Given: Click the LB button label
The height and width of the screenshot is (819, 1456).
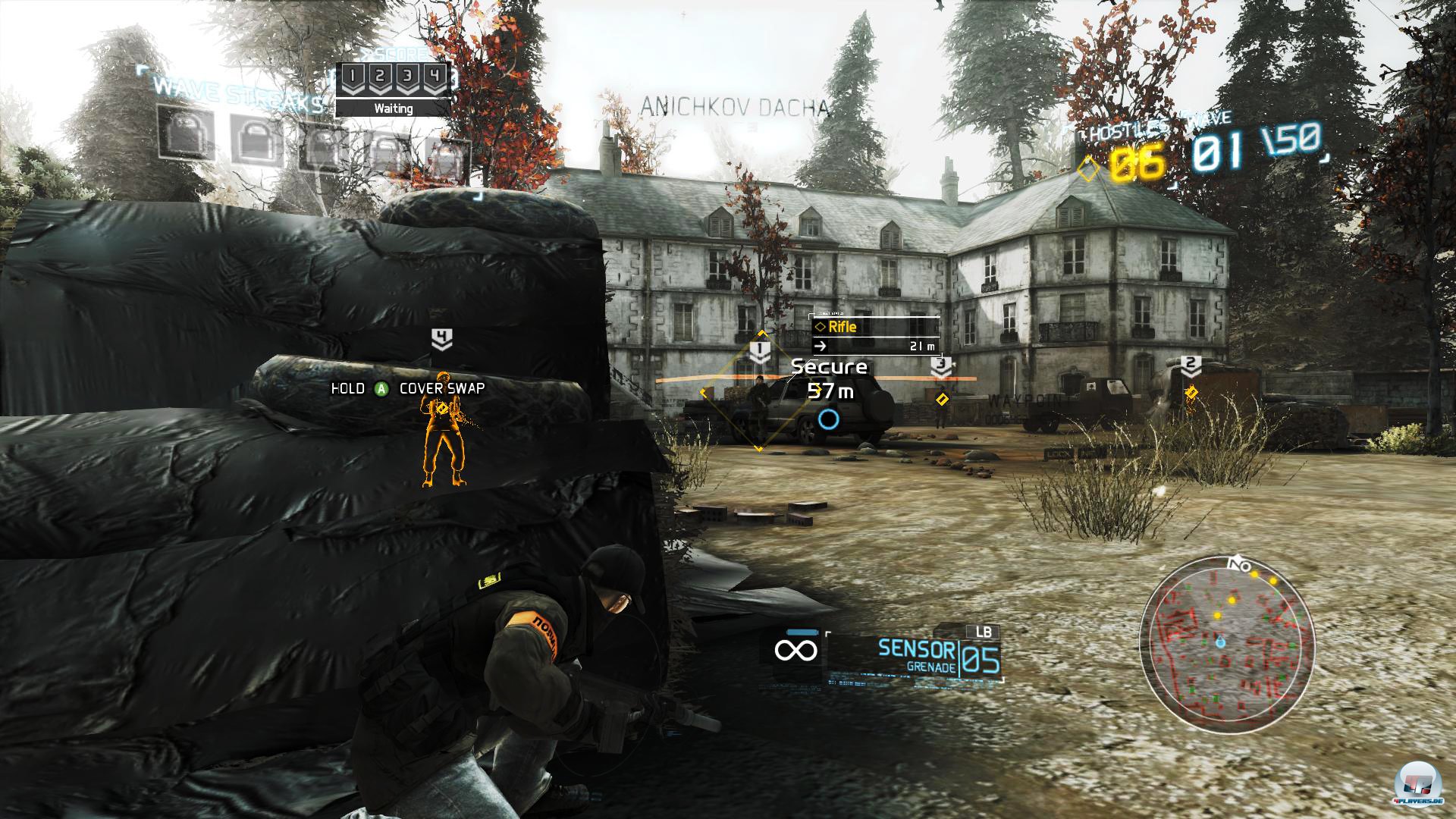Looking at the screenshot, I should pos(984,632).
